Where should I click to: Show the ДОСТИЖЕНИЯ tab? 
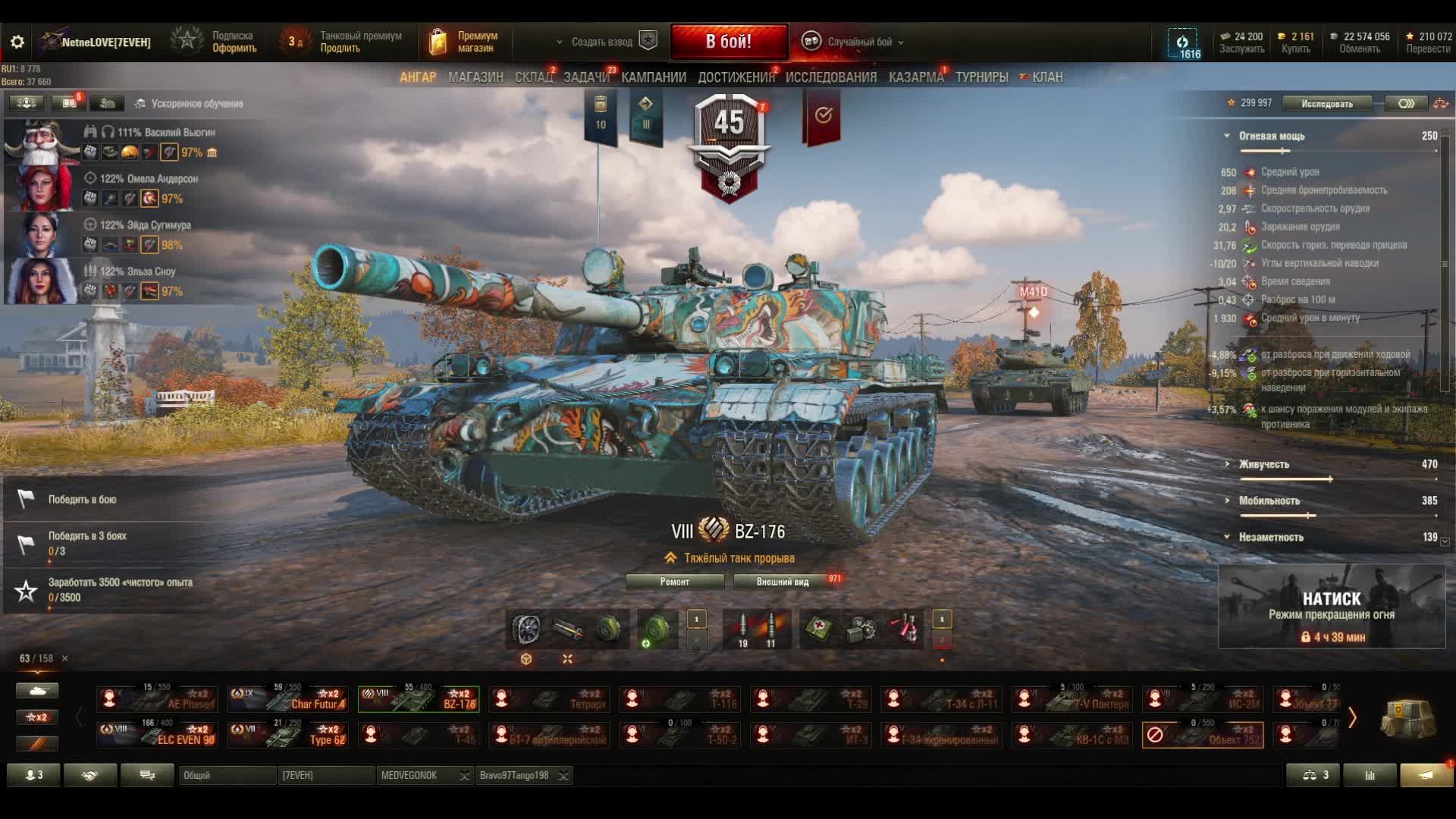(736, 77)
